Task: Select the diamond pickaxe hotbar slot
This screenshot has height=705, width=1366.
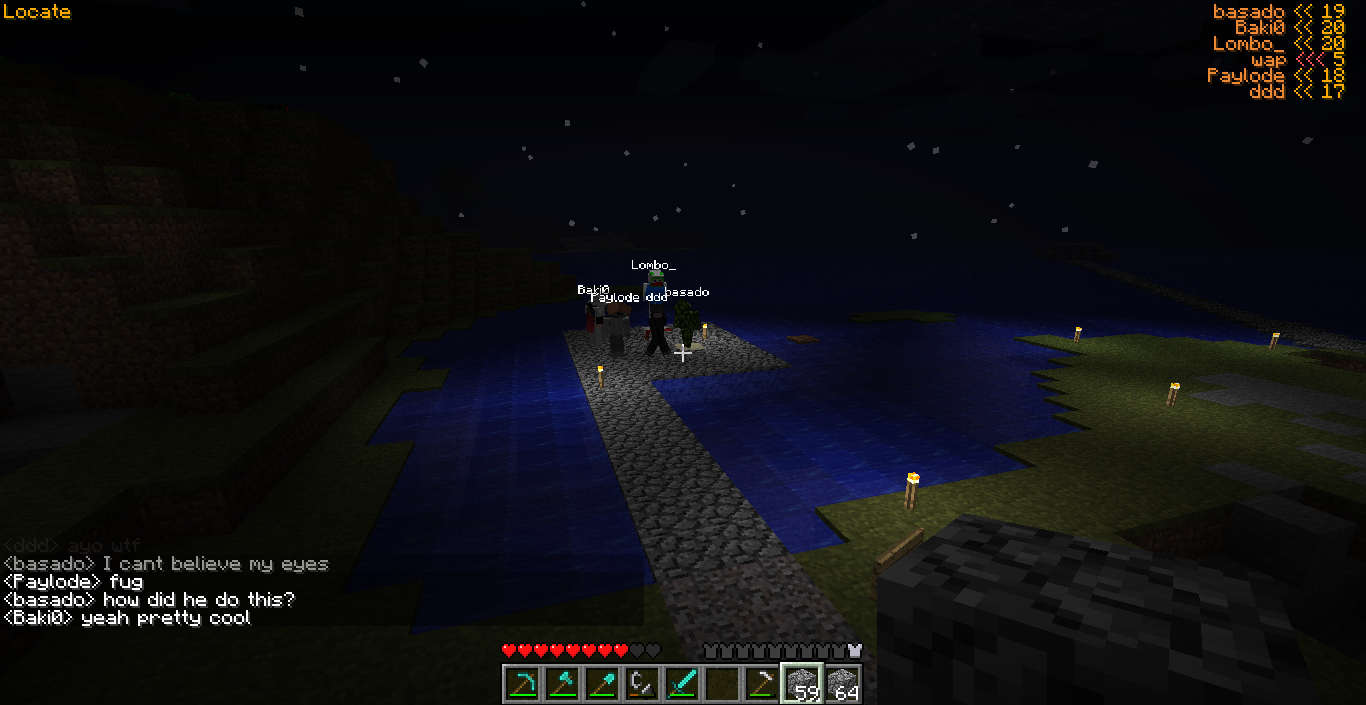Action: tap(522, 684)
